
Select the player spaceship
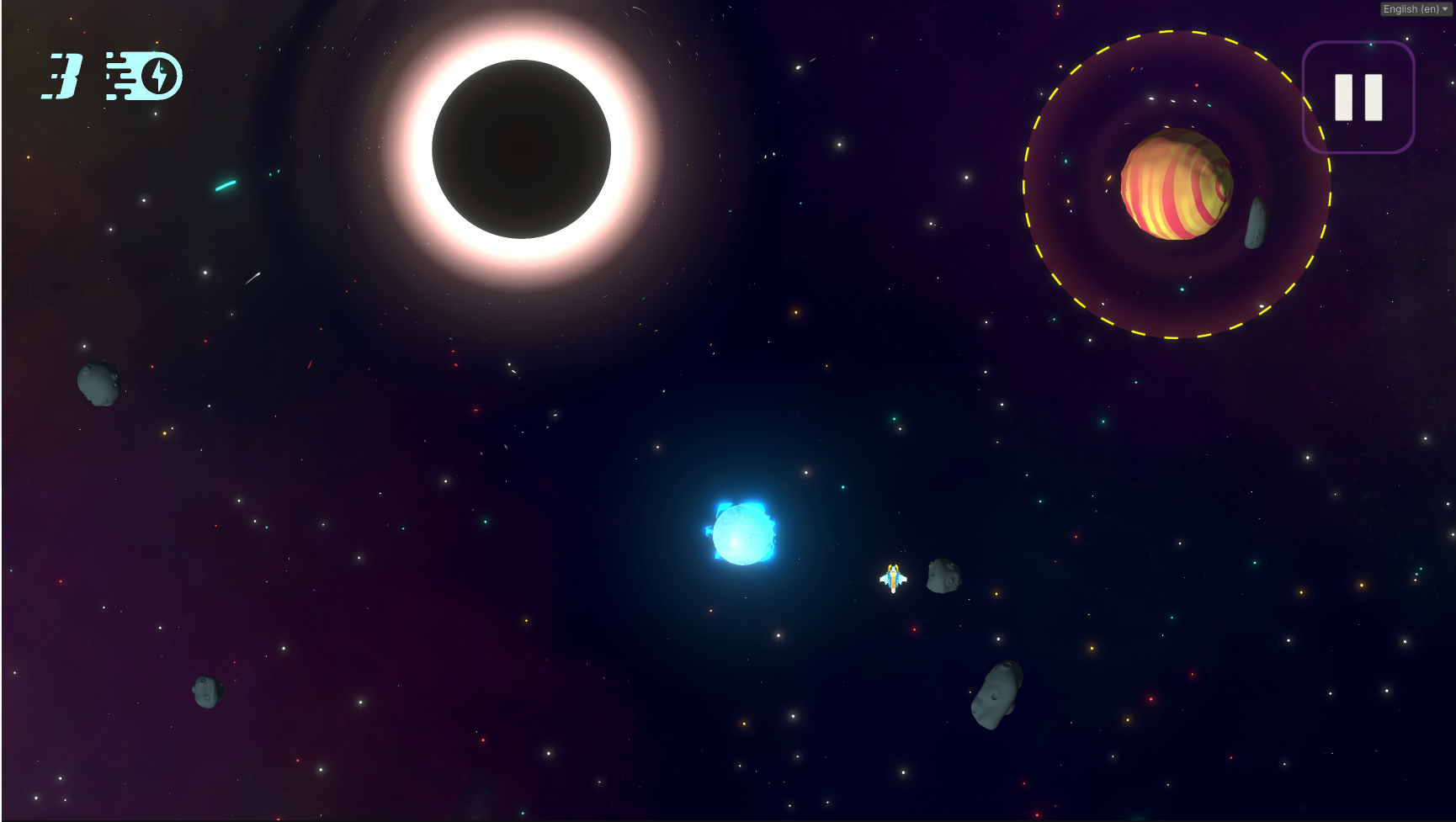pyautogui.click(x=893, y=577)
